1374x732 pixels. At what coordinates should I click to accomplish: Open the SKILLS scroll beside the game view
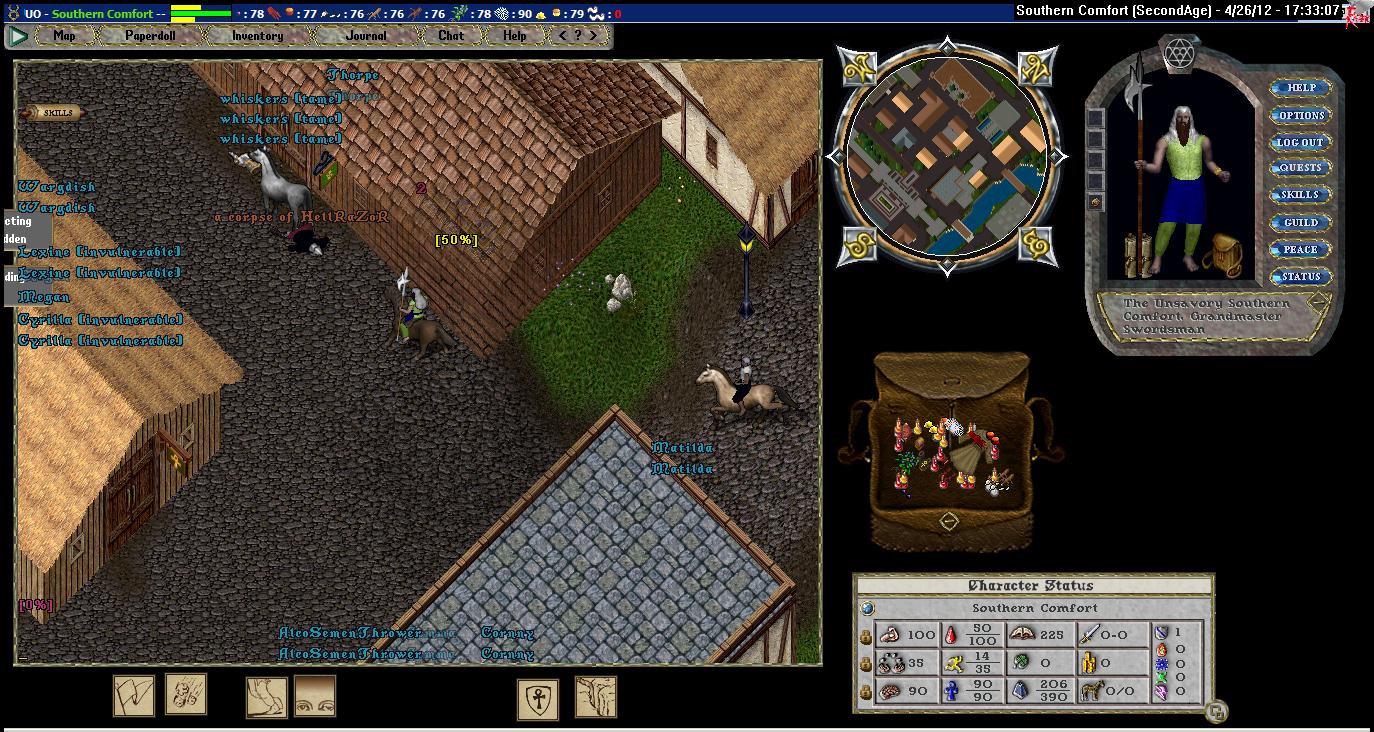(52, 113)
